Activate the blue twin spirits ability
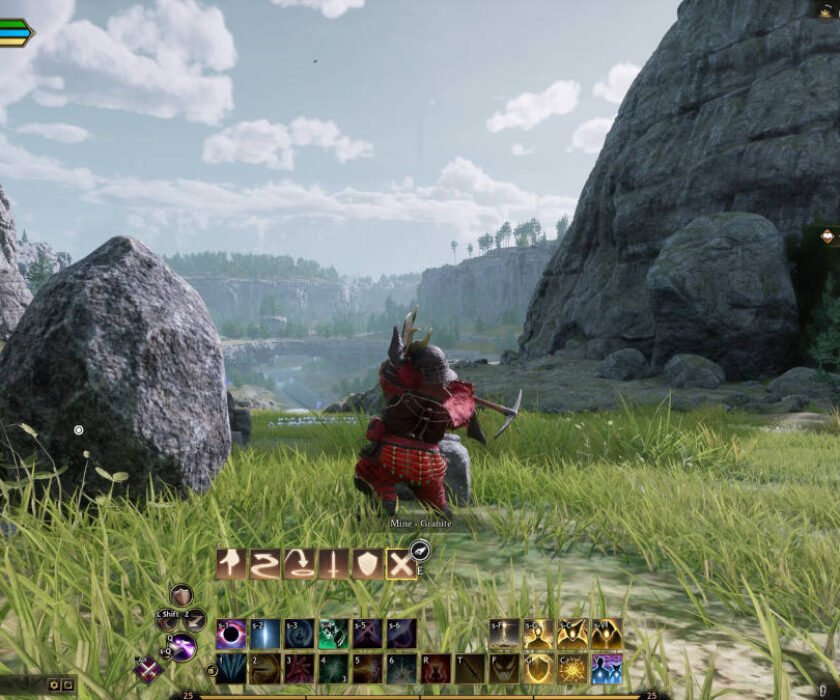Viewport: 840px width, 700px height. (606, 668)
